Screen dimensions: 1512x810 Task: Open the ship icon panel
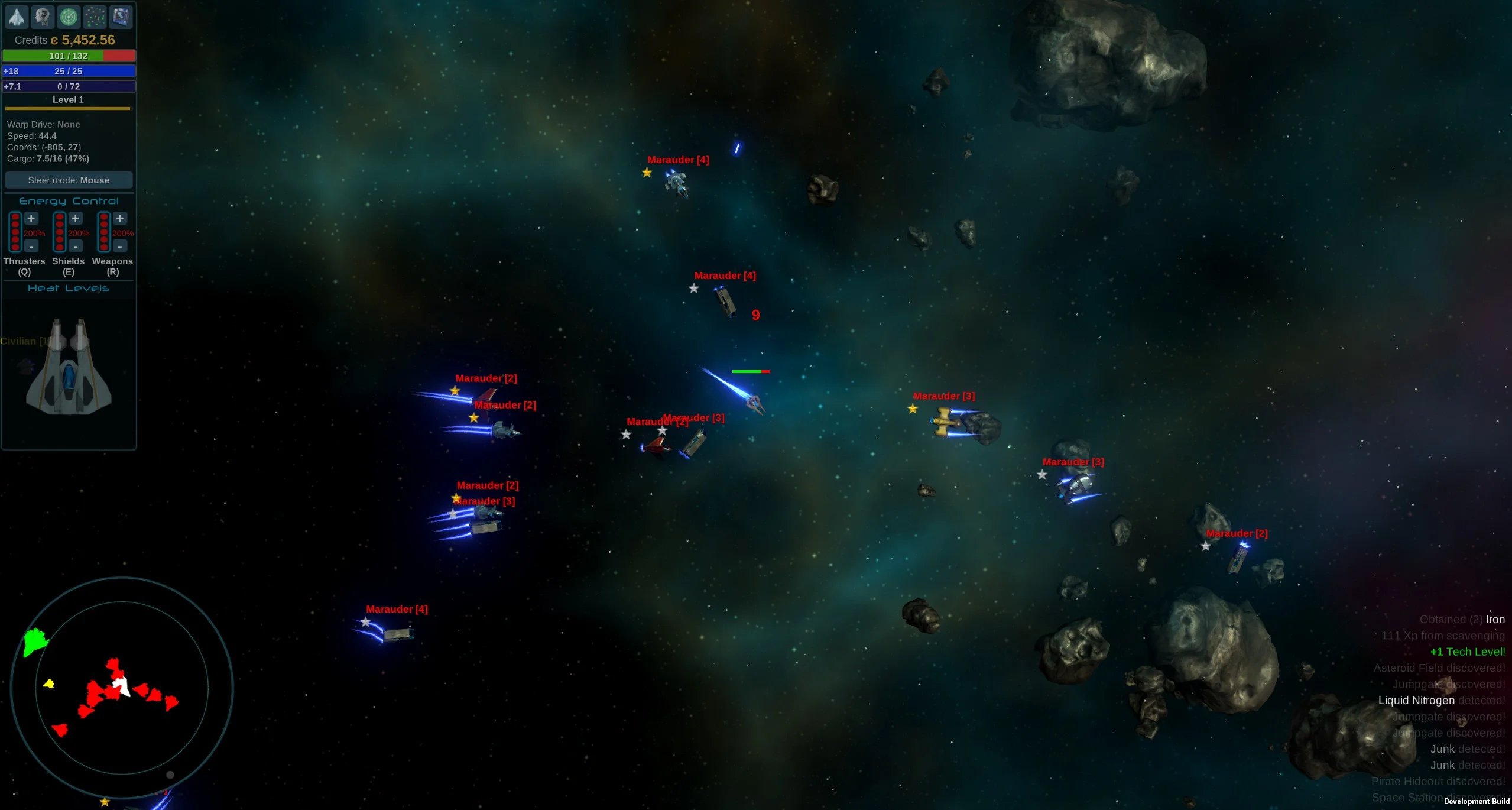(x=17, y=17)
